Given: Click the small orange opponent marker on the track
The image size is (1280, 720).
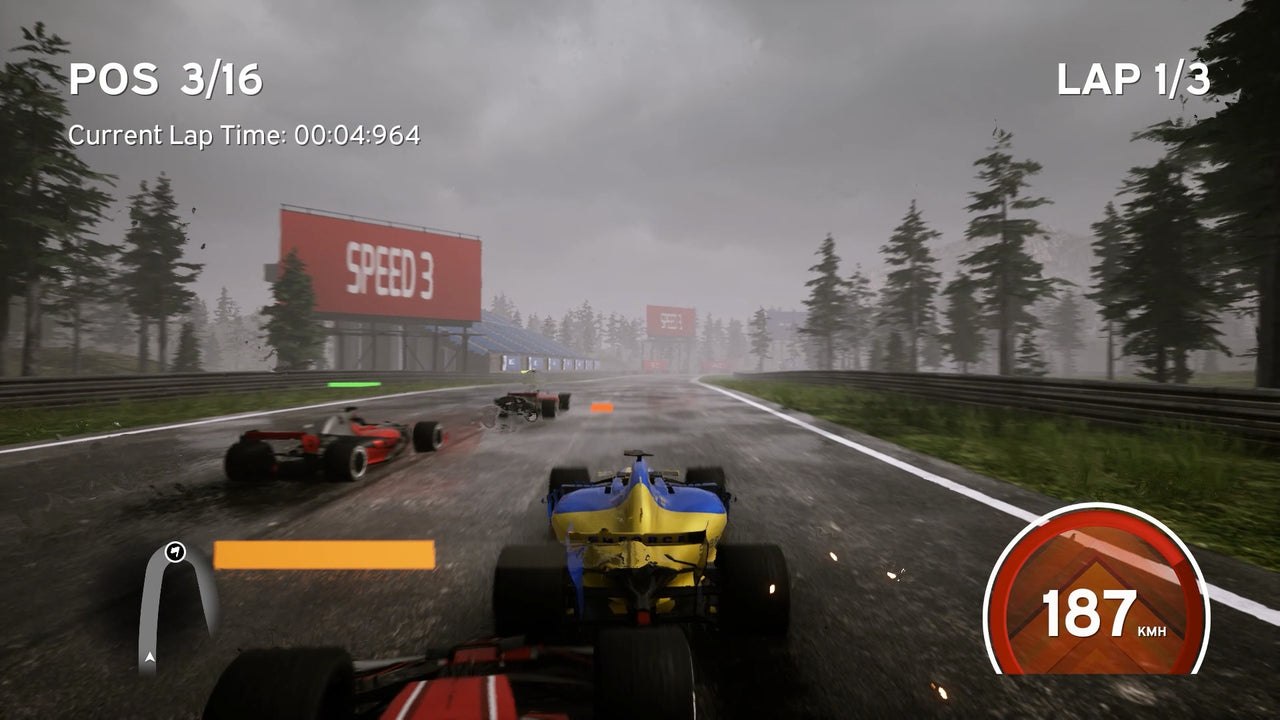Looking at the screenshot, I should 600,407.
